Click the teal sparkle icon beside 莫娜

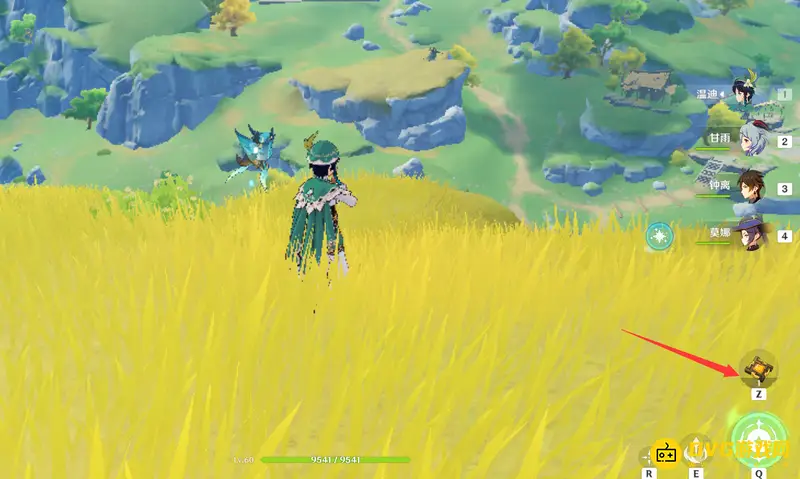[659, 236]
